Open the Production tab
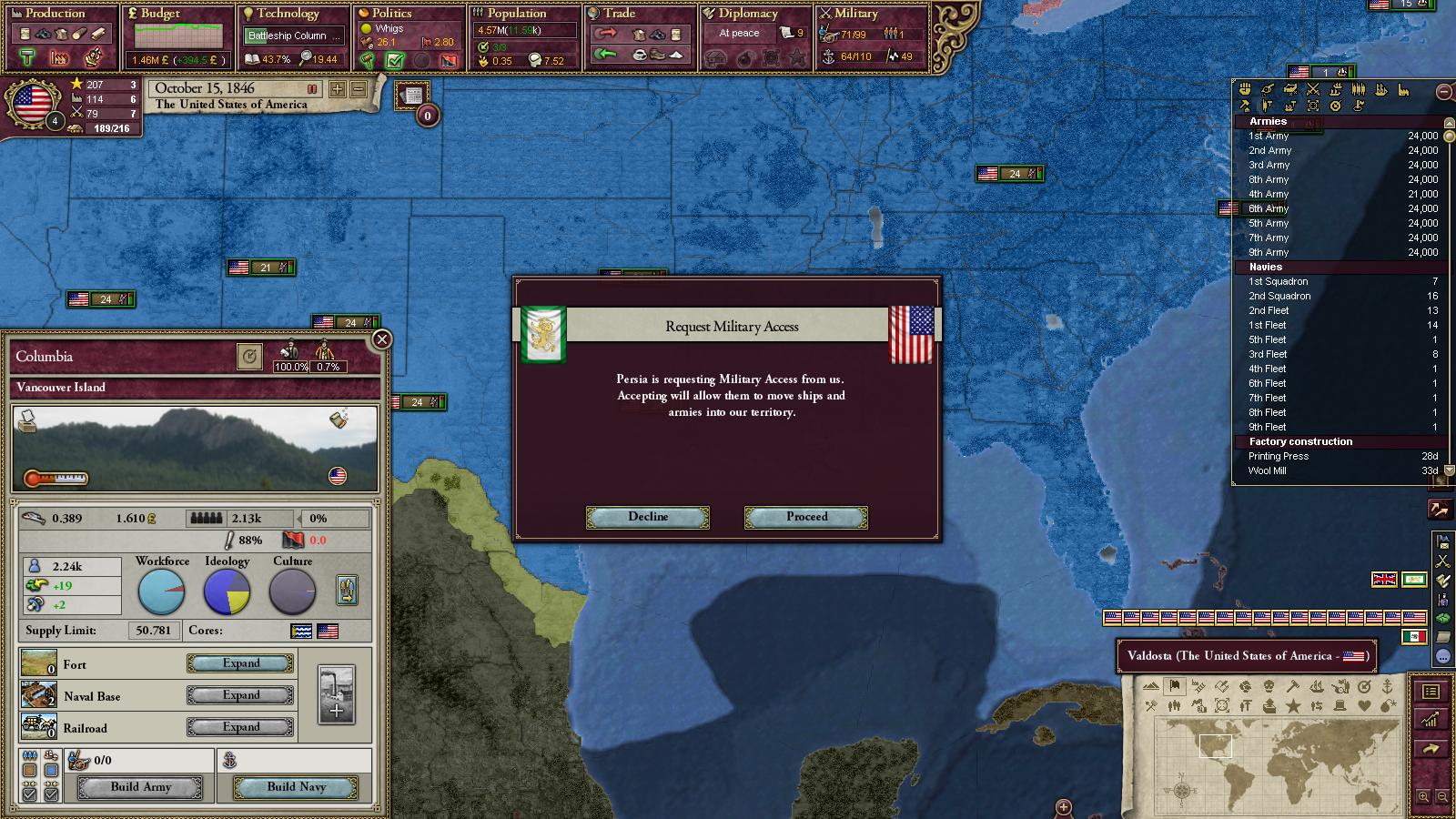The height and width of the screenshot is (819, 1456). pos(55,14)
